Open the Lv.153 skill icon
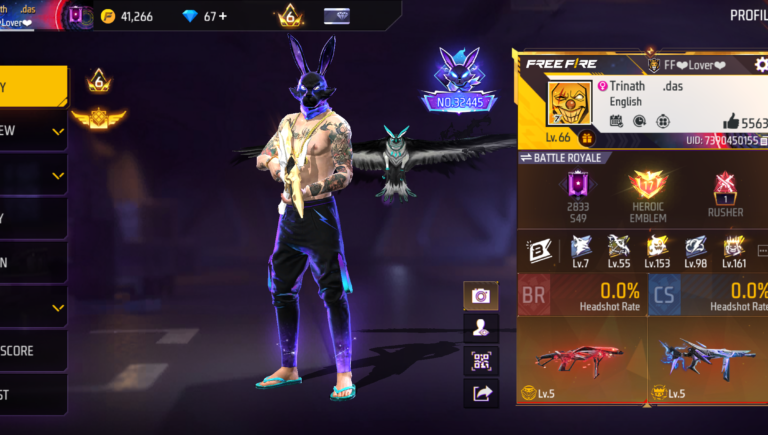Screen dimensions: 768x435 [x=657, y=250]
